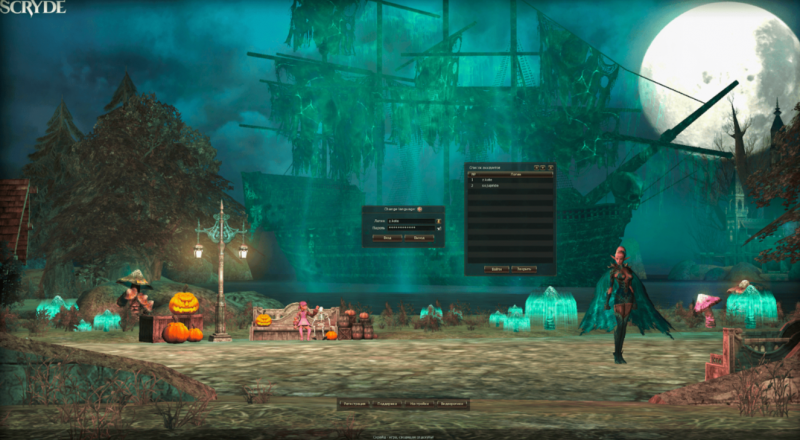The width and height of the screenshot is (800, 440).
Task: Change the language via the globe icon
Action: tap(420, 210)
